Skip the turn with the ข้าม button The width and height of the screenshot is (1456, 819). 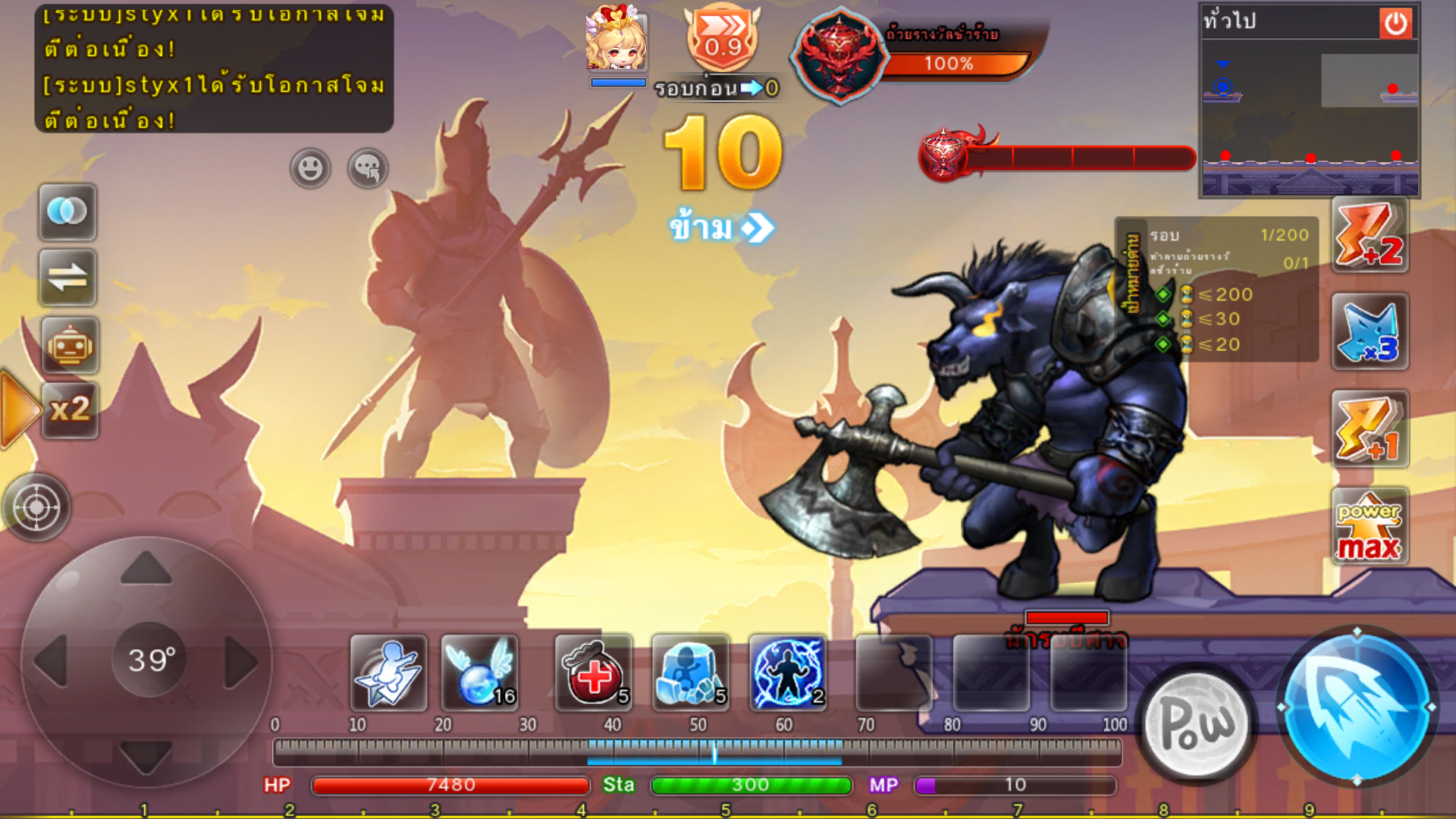pyautogui.click(x=720, y=227)
